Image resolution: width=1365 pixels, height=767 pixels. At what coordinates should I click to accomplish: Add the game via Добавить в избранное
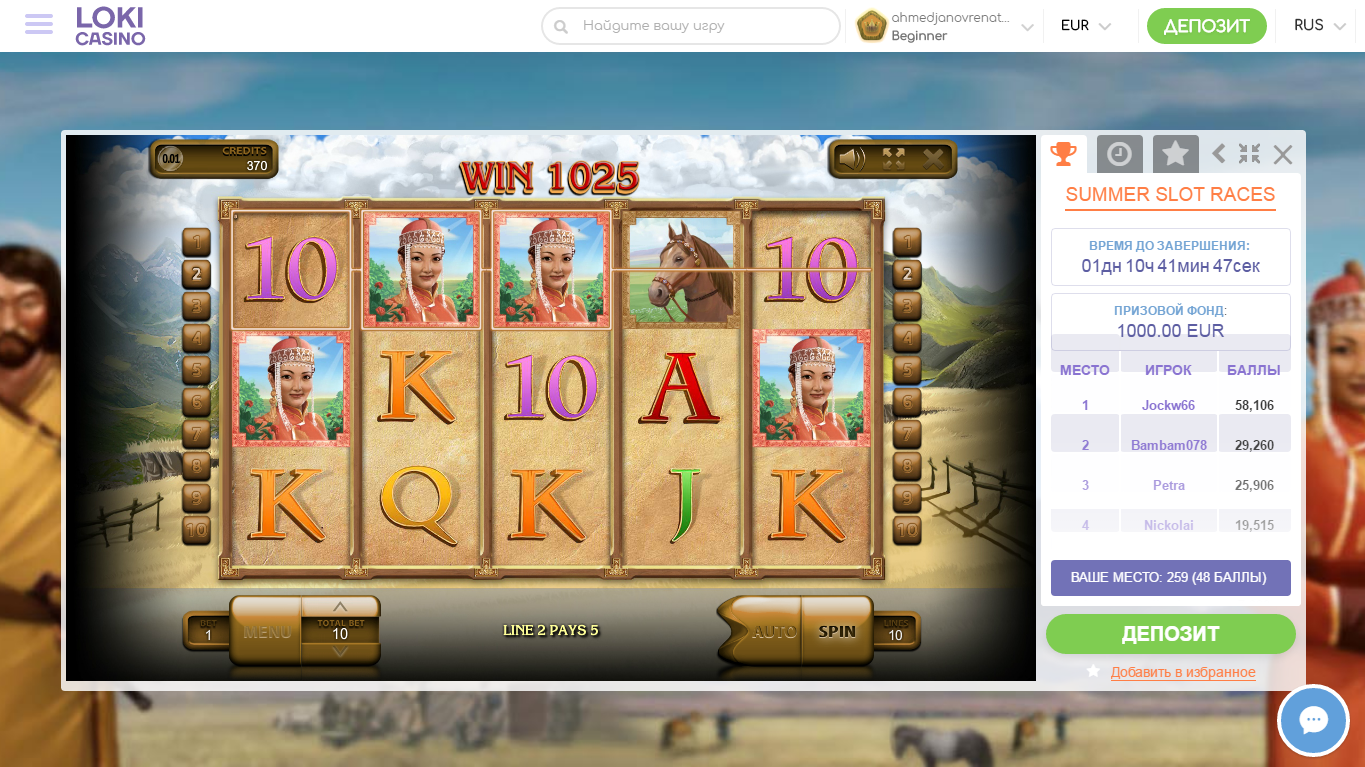point(1182,672)
